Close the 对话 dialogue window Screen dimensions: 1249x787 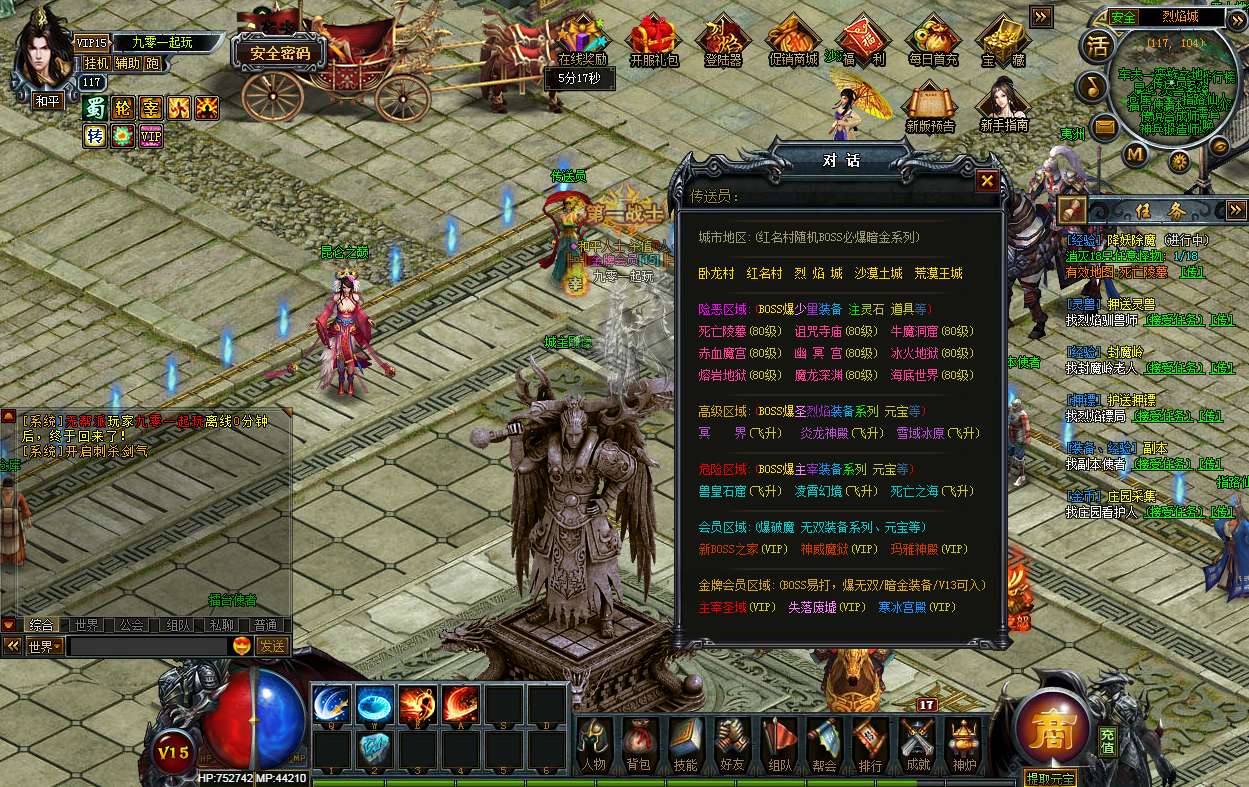click(x=987, y=181)
